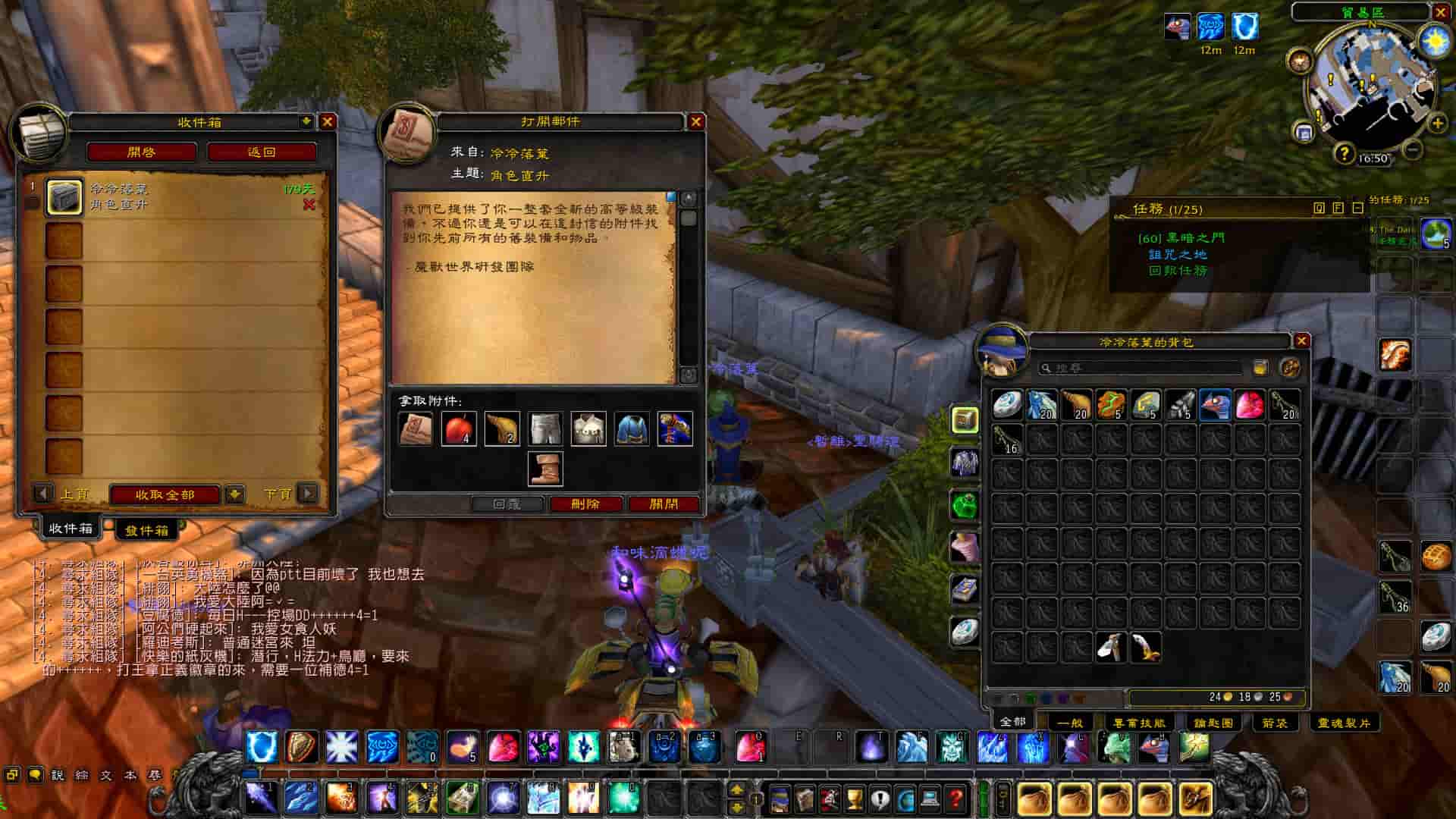Viewport: 1456px width, 819px height.
Task: Take the brown boots attachment
Action: [x=545, y=468]
